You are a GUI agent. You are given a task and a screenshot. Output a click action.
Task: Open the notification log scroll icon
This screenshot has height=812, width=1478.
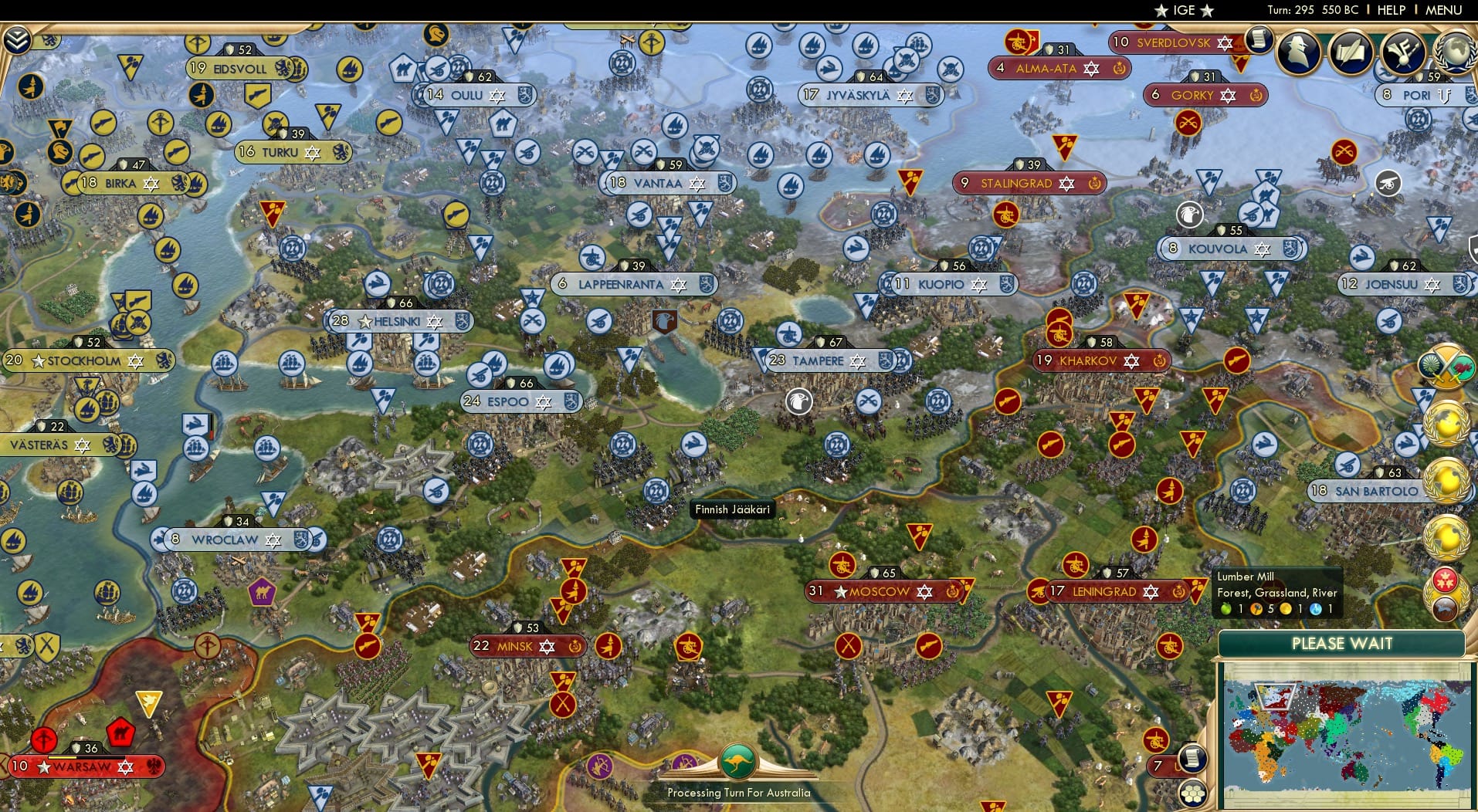coord(1259,39)
